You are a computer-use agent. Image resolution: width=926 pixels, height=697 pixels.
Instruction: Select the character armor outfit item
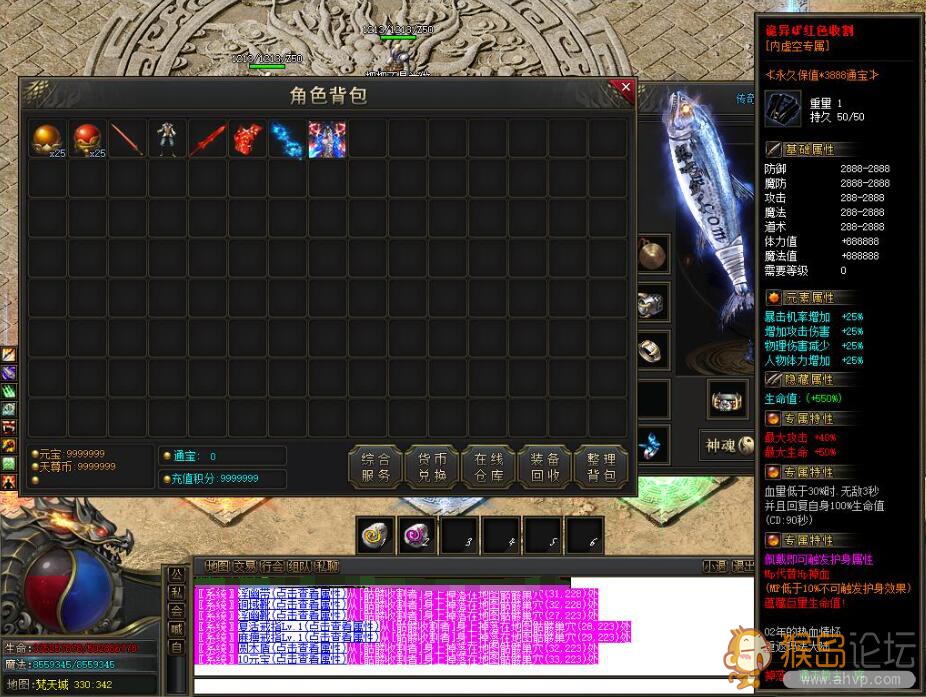tap(167, 138)
